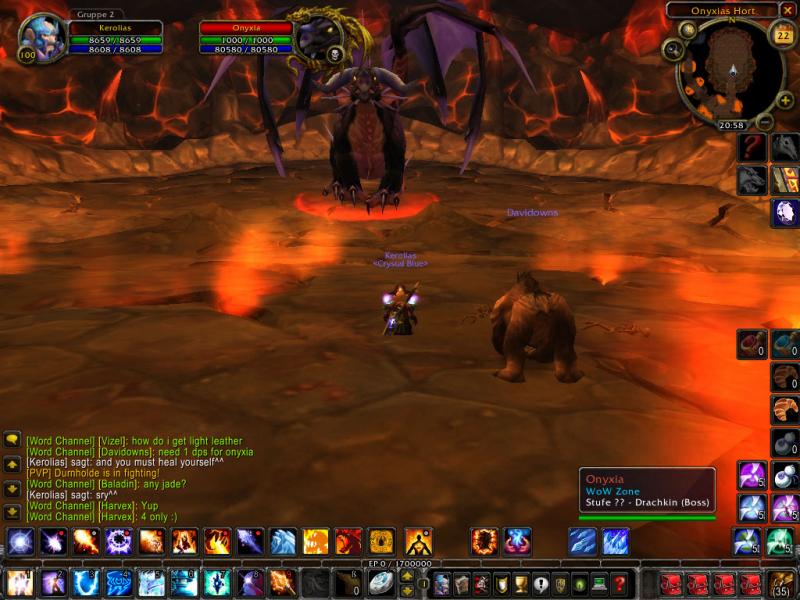Click the Onyxia target portrait

318,38
